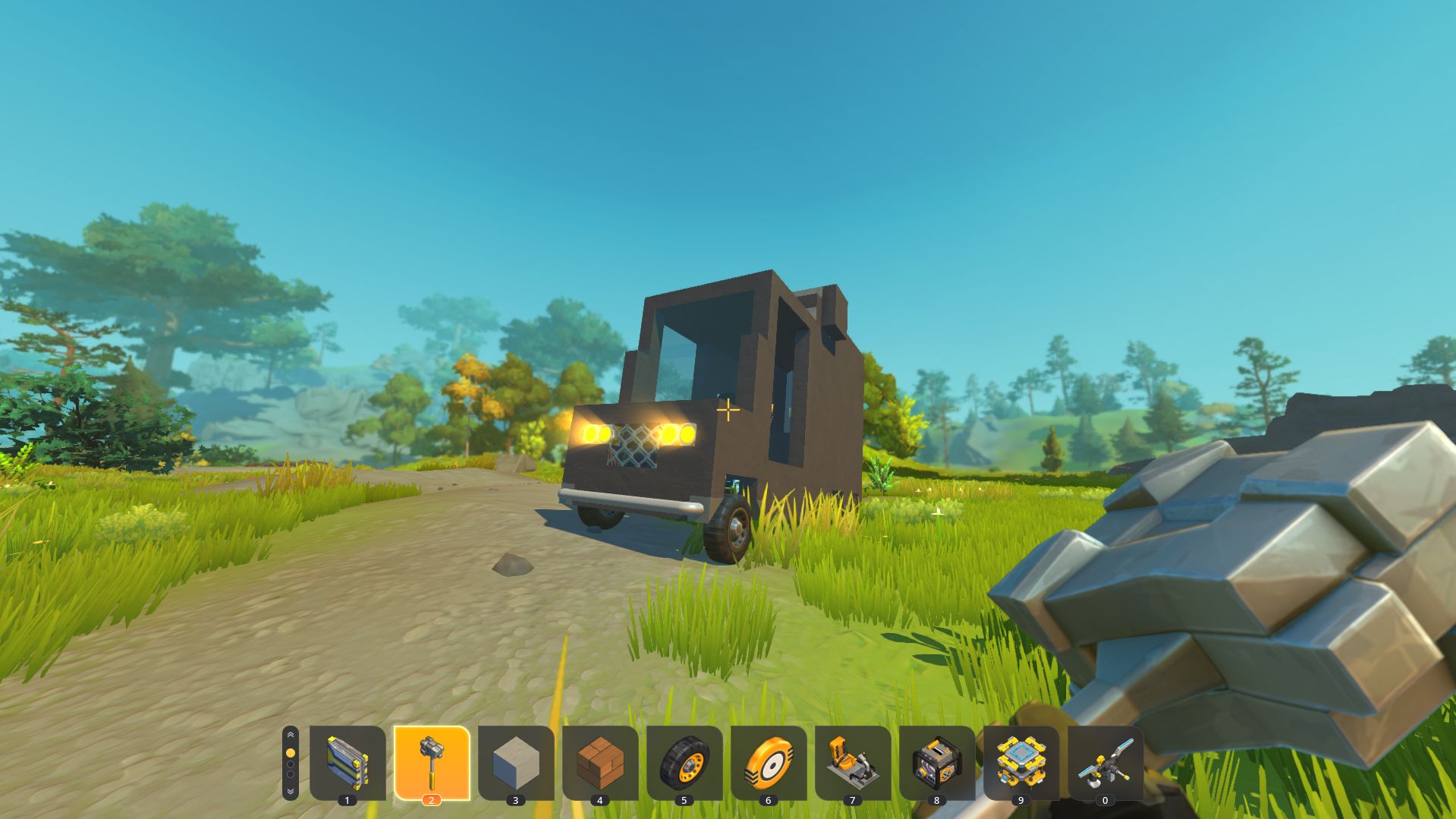Image resolution: width=1456 pixels, height=819 pixels.
Task: Click the number "5" slot label
Action: click(x=686, y=799)
